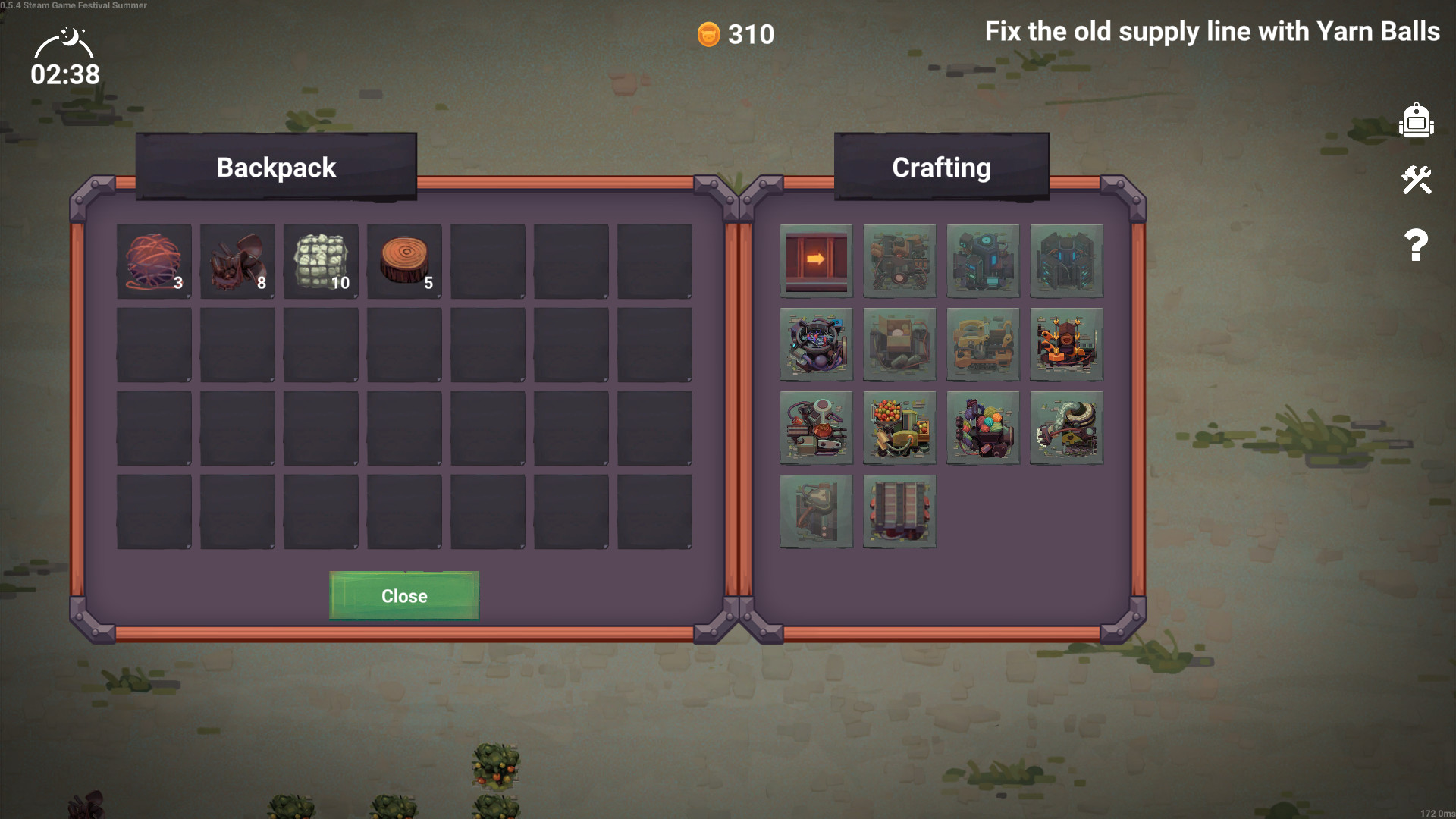The width and height of the screenshot is (1456, 819).
Task: Choose the food bowl dispenser recipe
Action: pos(816,427)
